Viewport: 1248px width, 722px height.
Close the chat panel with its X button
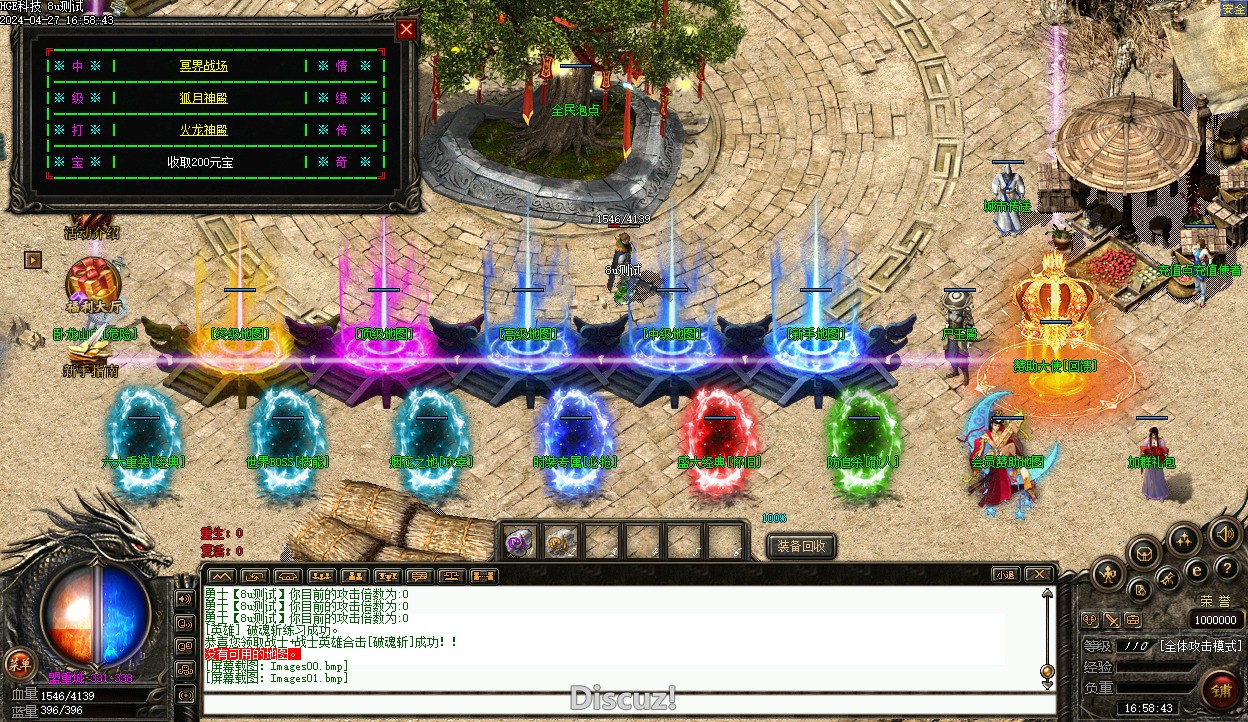tap(1039, 575)
